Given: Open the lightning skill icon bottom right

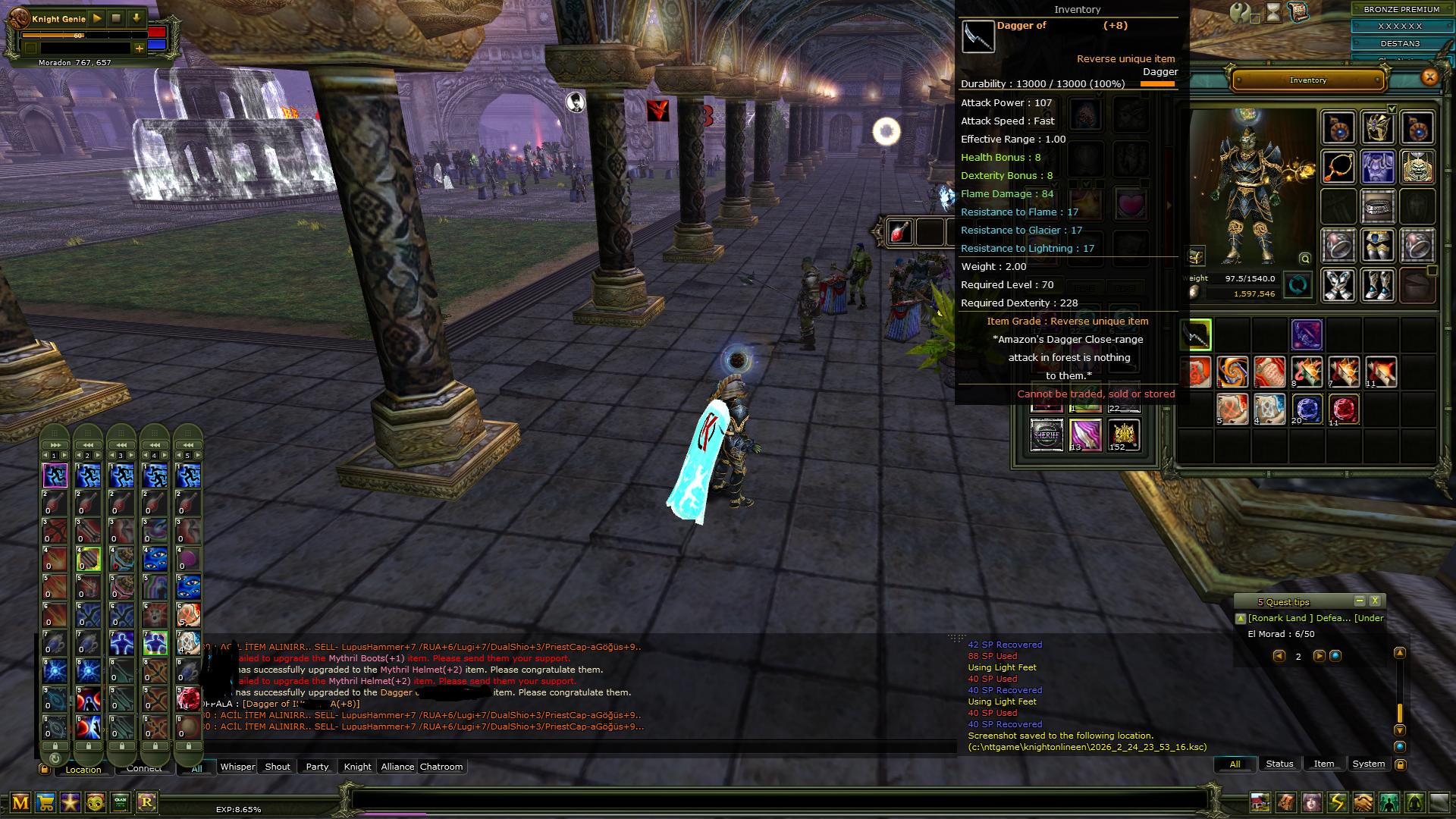Looking at the screenshot, I should [1337, 800].
